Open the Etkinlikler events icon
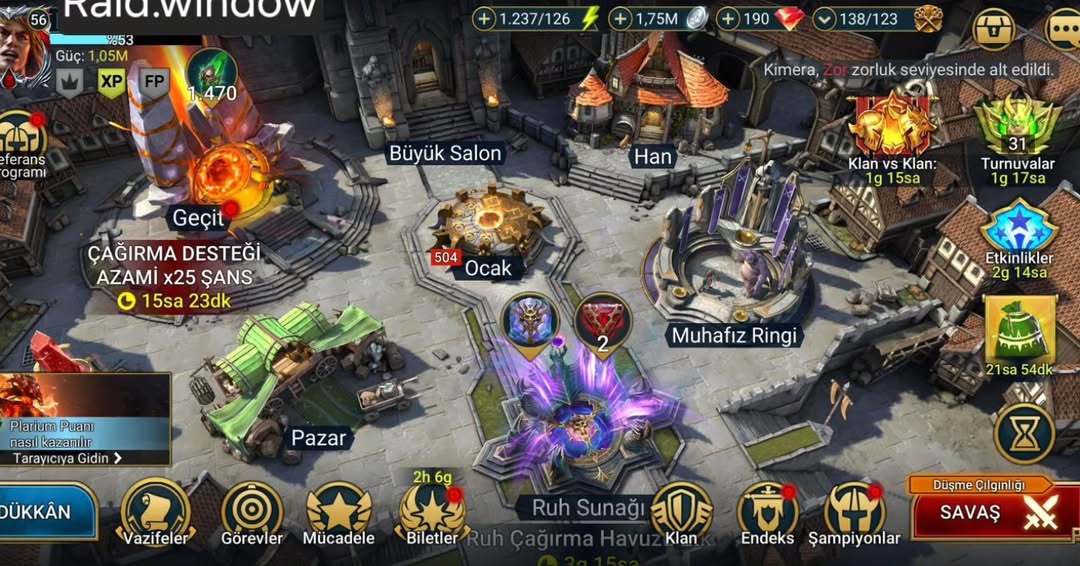The width and height of the screenshot is (1080, 566). pos(1018,230)
